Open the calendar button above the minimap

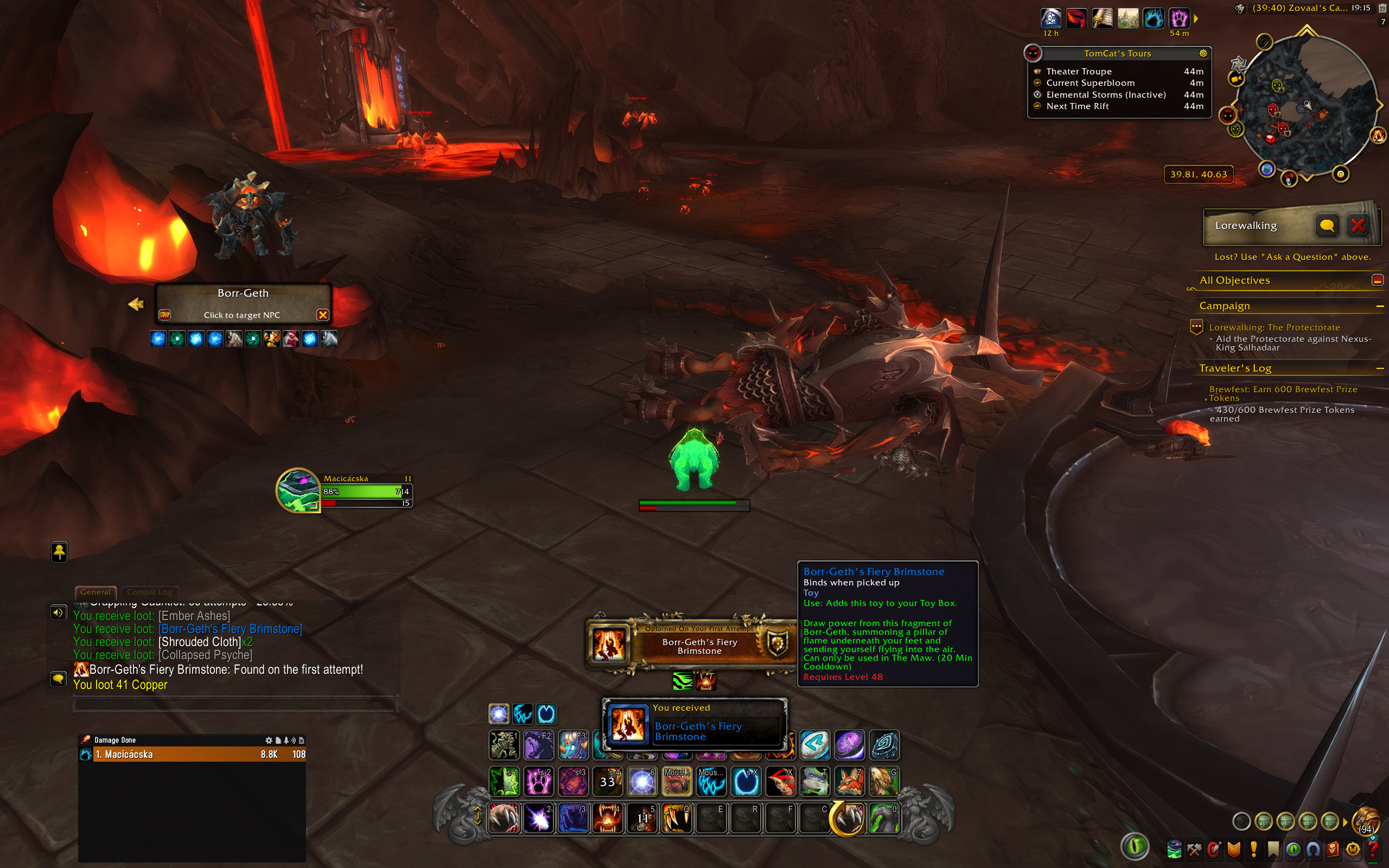coord(1382,8)
